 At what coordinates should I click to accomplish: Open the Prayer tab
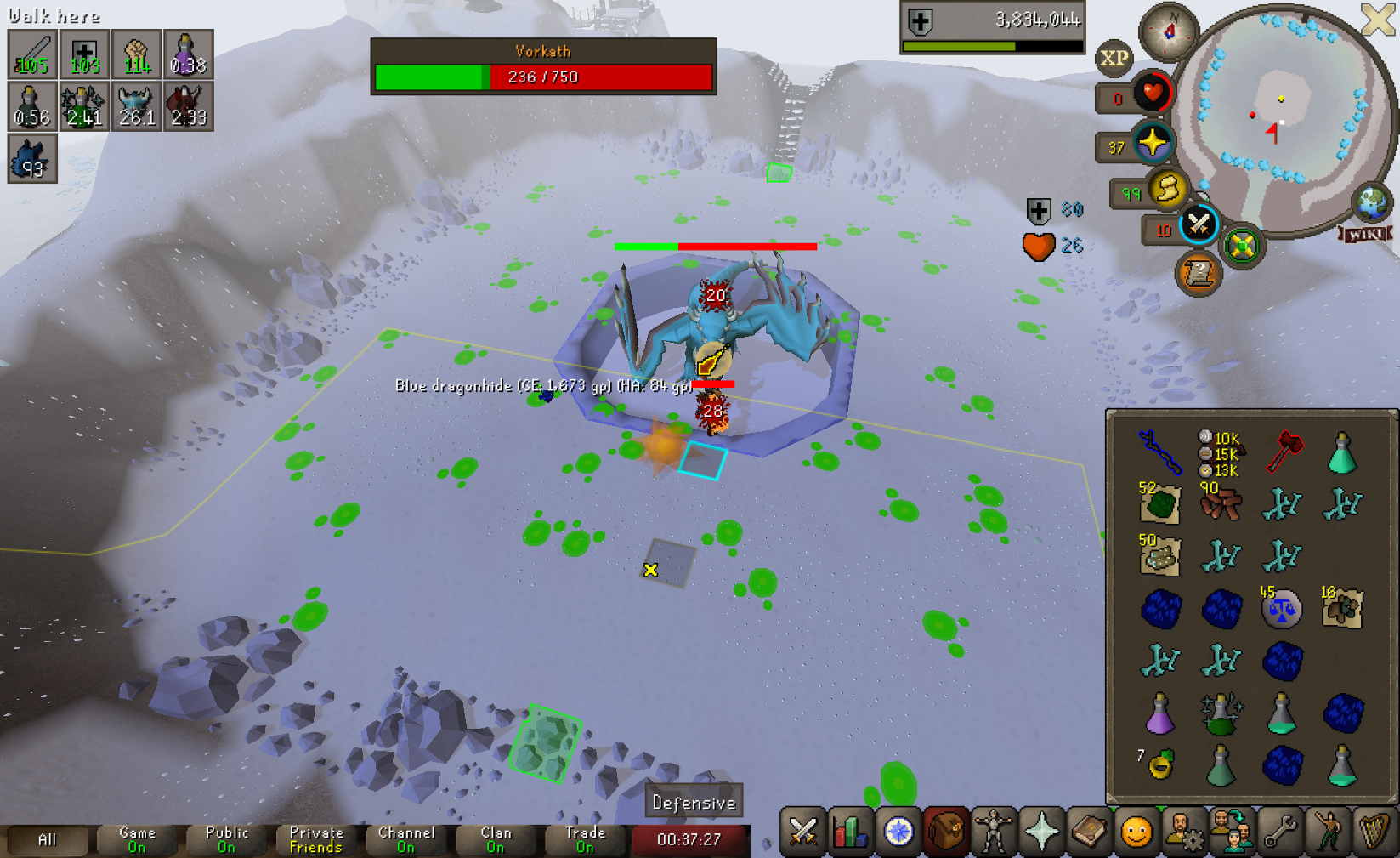click(x=1040, y=832)
